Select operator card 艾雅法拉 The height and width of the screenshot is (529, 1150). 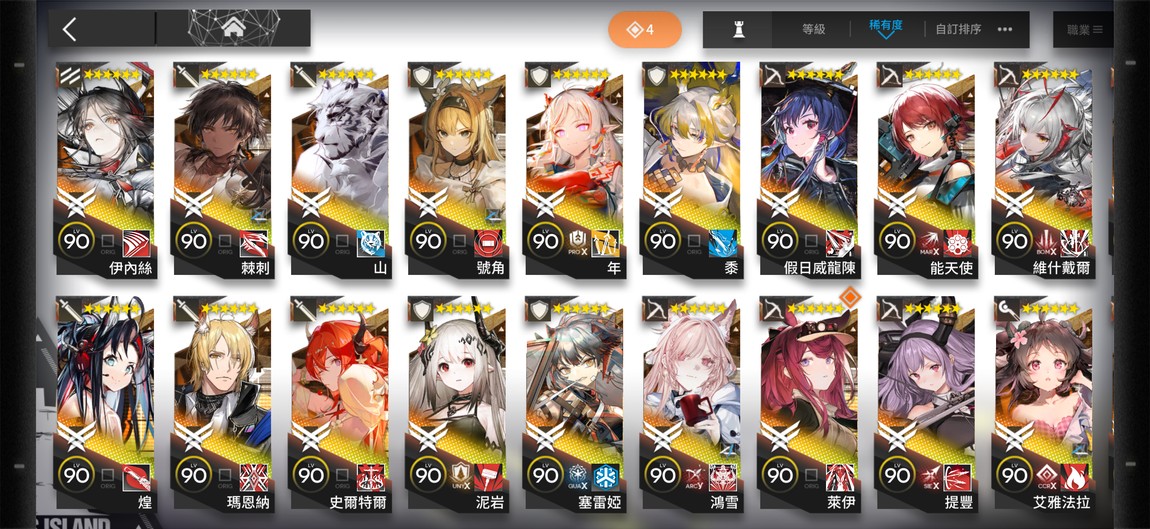pos(1041,402)
